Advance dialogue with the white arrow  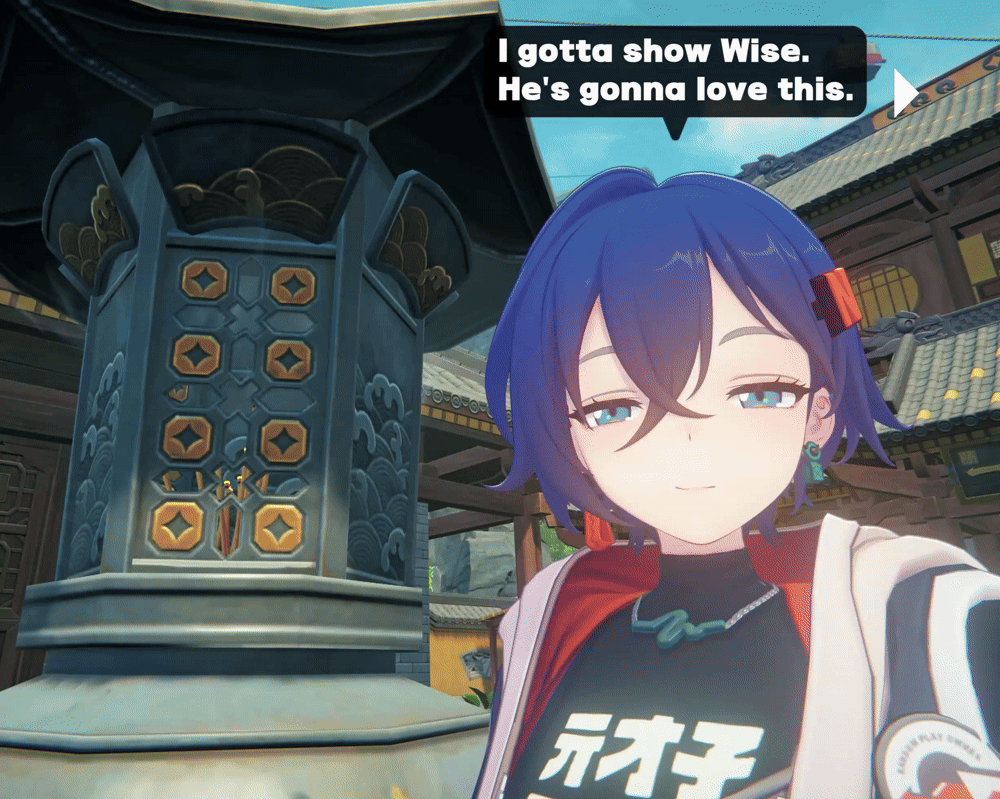click(x=904, y=93)
